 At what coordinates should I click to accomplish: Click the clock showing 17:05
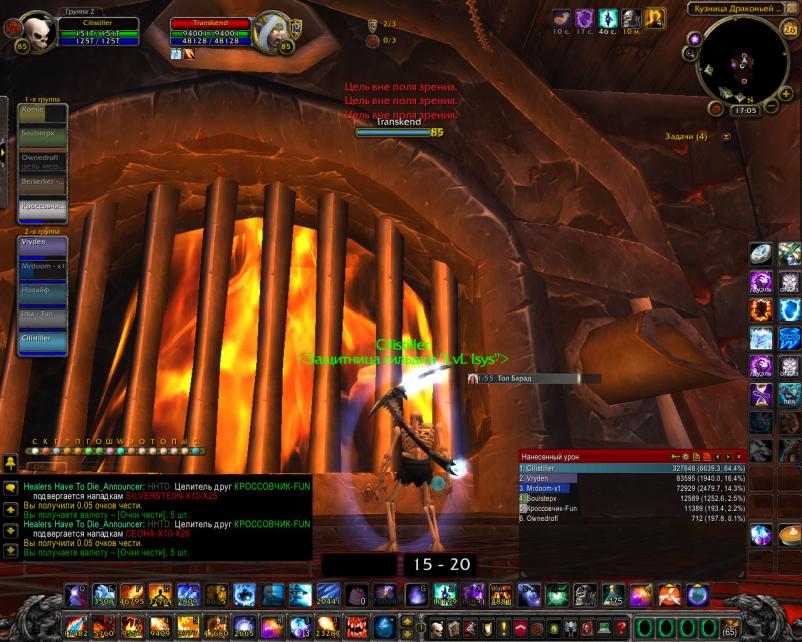(x=743, y=111)
